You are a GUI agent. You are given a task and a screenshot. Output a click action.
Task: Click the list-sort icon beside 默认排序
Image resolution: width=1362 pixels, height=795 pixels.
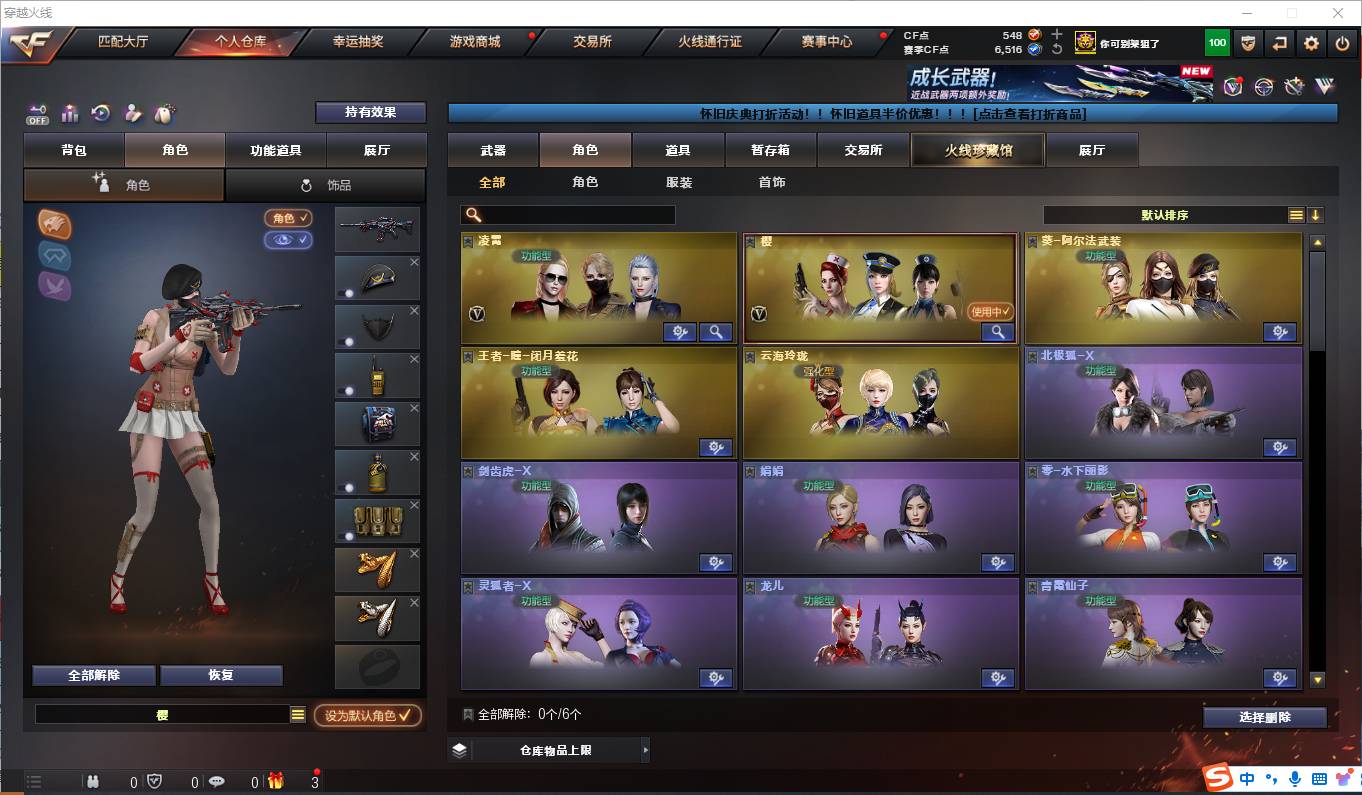click(x=1295, y=214)
